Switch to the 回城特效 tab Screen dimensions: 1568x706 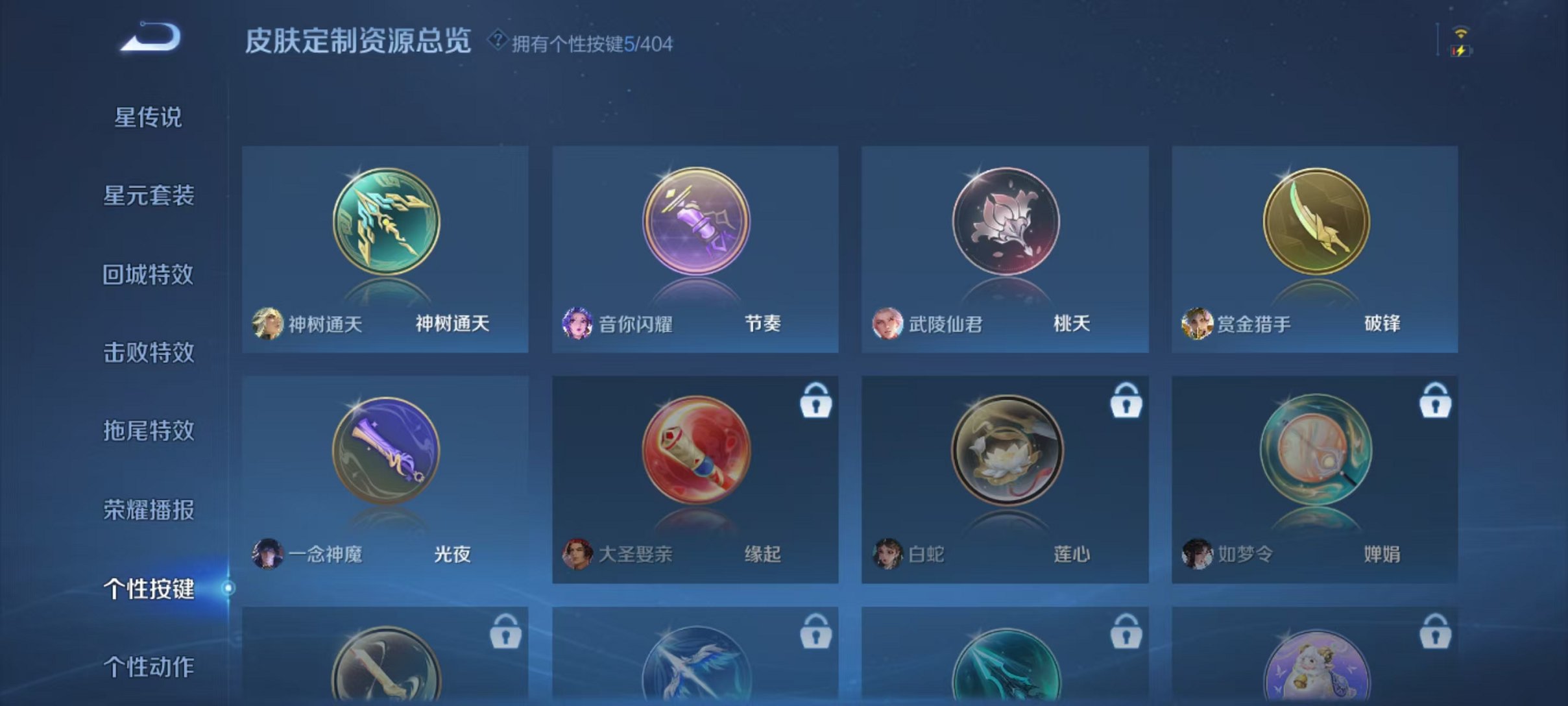[x=147, y=273]
